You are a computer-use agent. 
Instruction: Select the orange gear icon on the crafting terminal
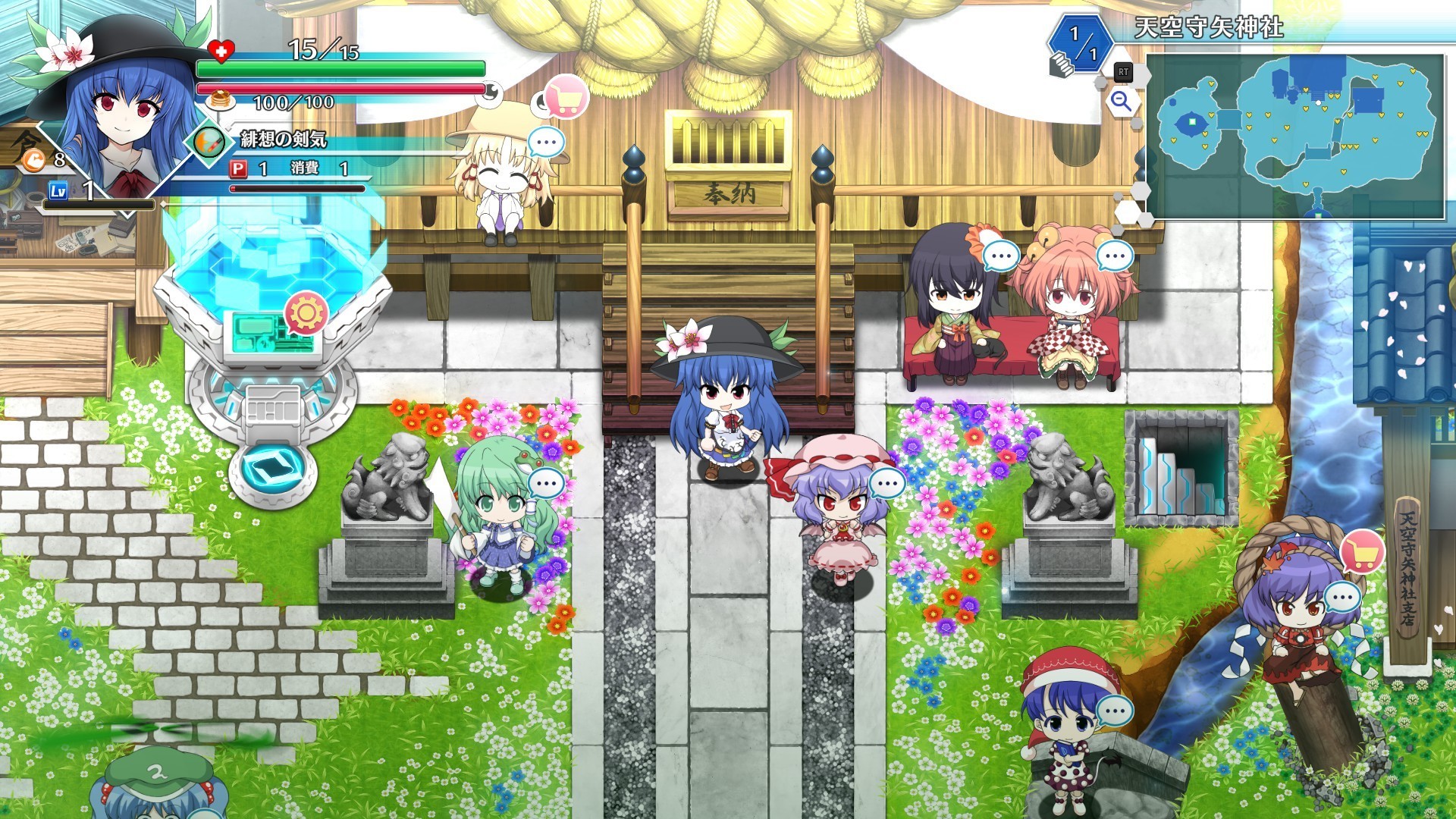306,312
